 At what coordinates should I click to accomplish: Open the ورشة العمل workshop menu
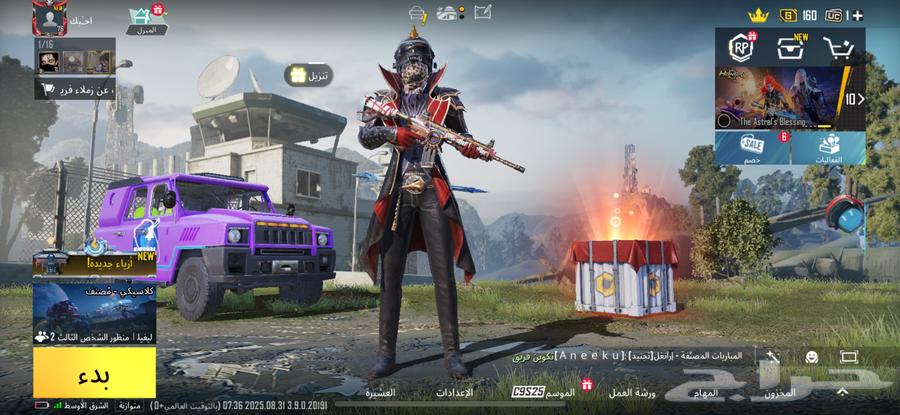click(x=632, y=393)
